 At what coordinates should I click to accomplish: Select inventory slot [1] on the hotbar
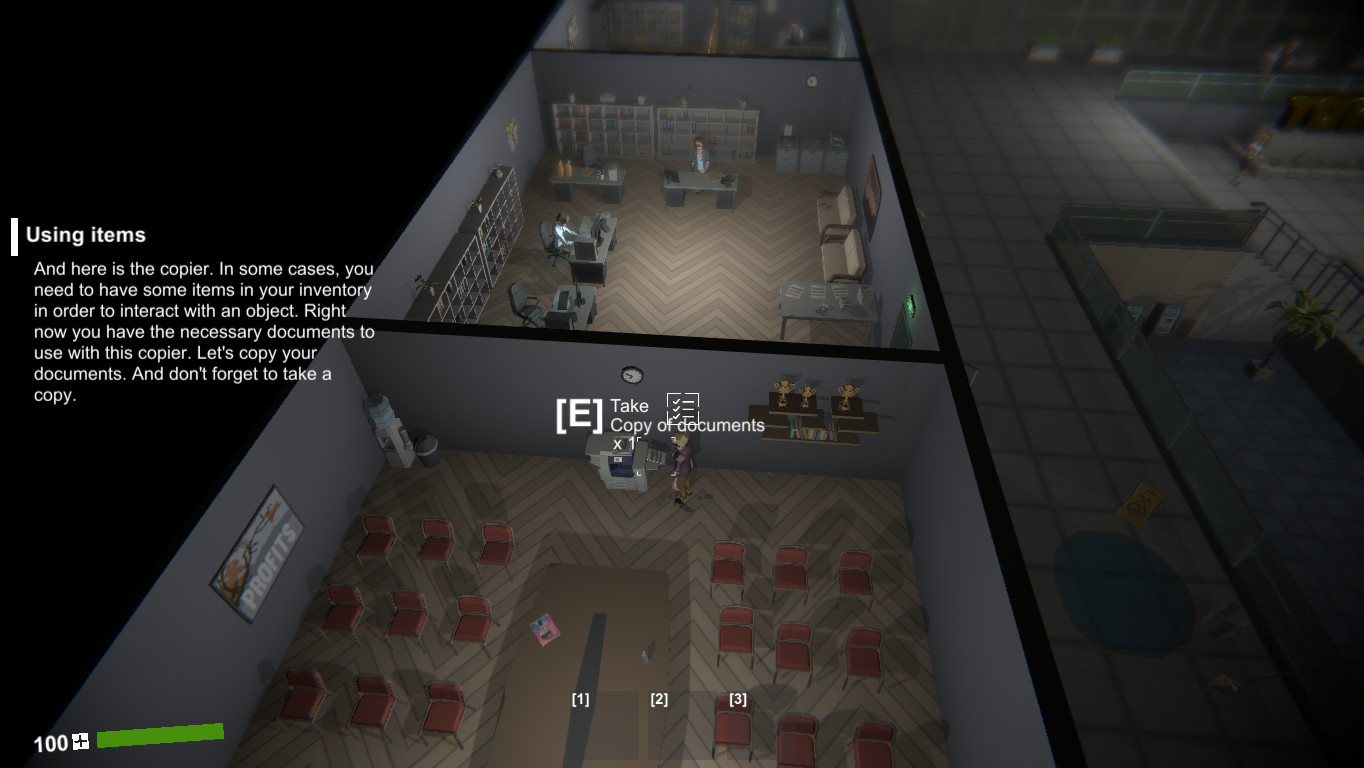click(580, 700)
